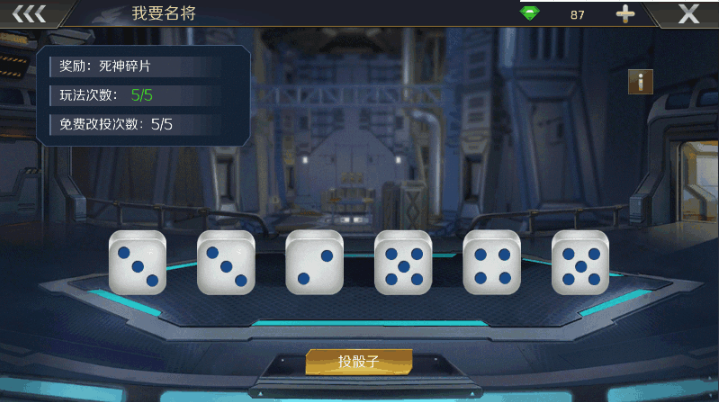Open the info panel via the i icon
This screenshot has height=402, width=719.
click(x=640, y=81)
